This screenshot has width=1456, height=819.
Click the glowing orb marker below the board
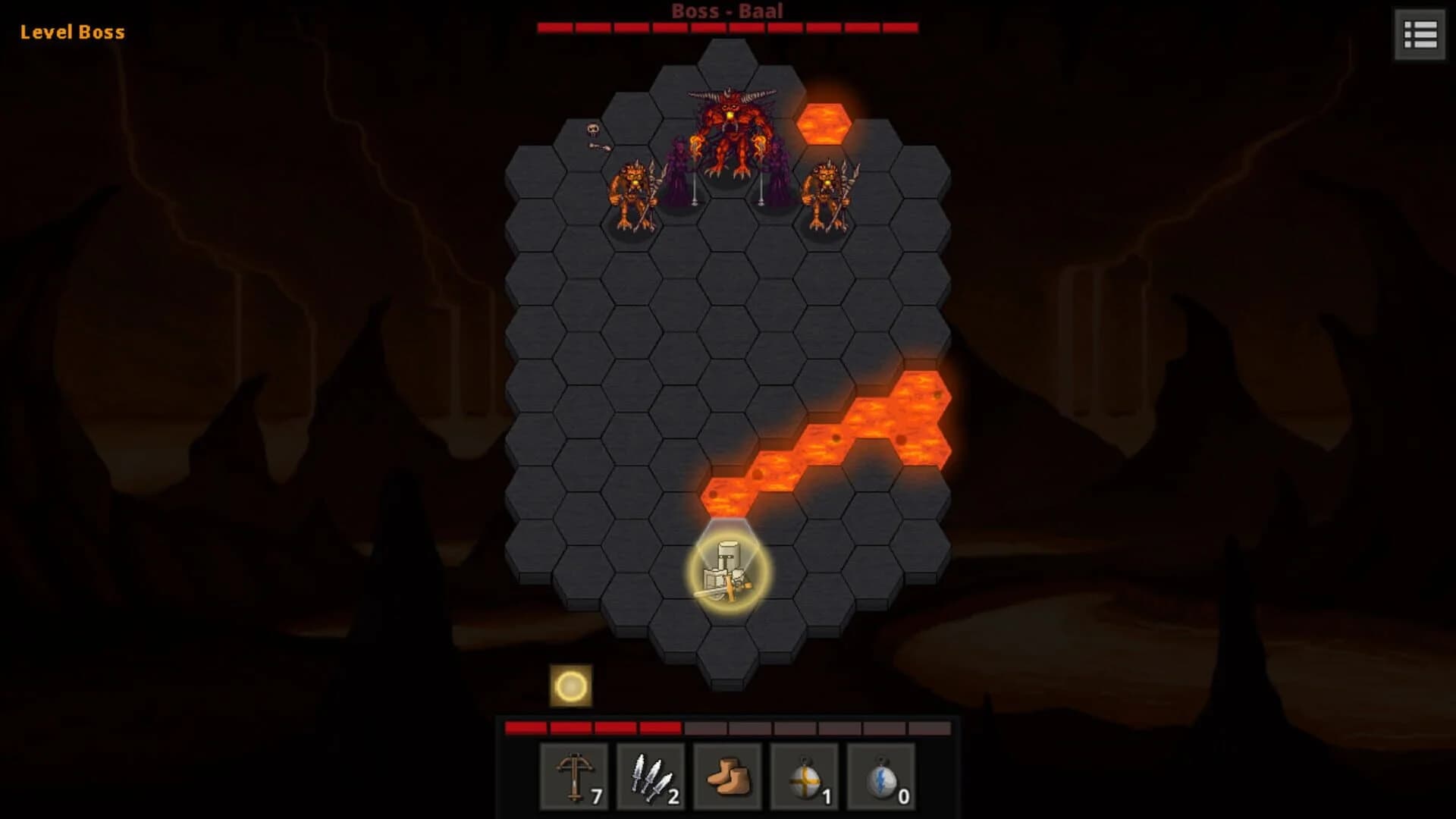(570, 686)
